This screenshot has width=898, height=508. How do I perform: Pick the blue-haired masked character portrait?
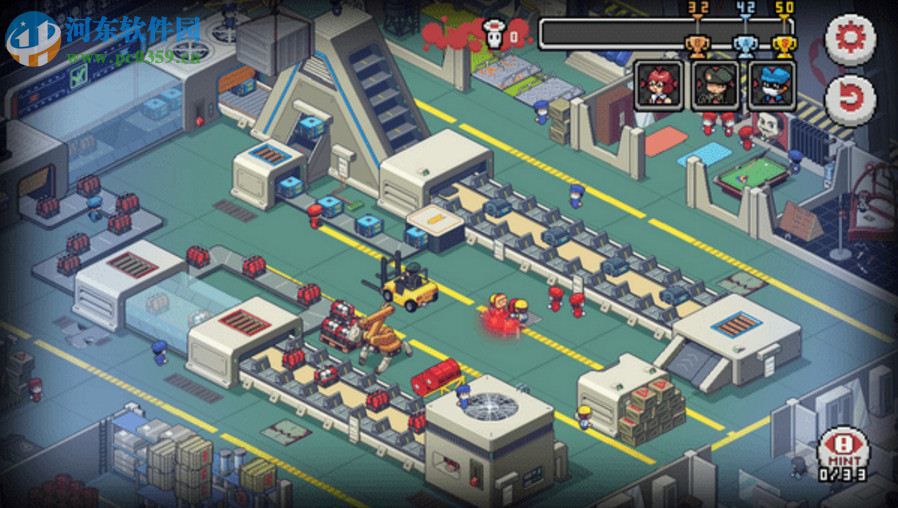coord(772,85)
